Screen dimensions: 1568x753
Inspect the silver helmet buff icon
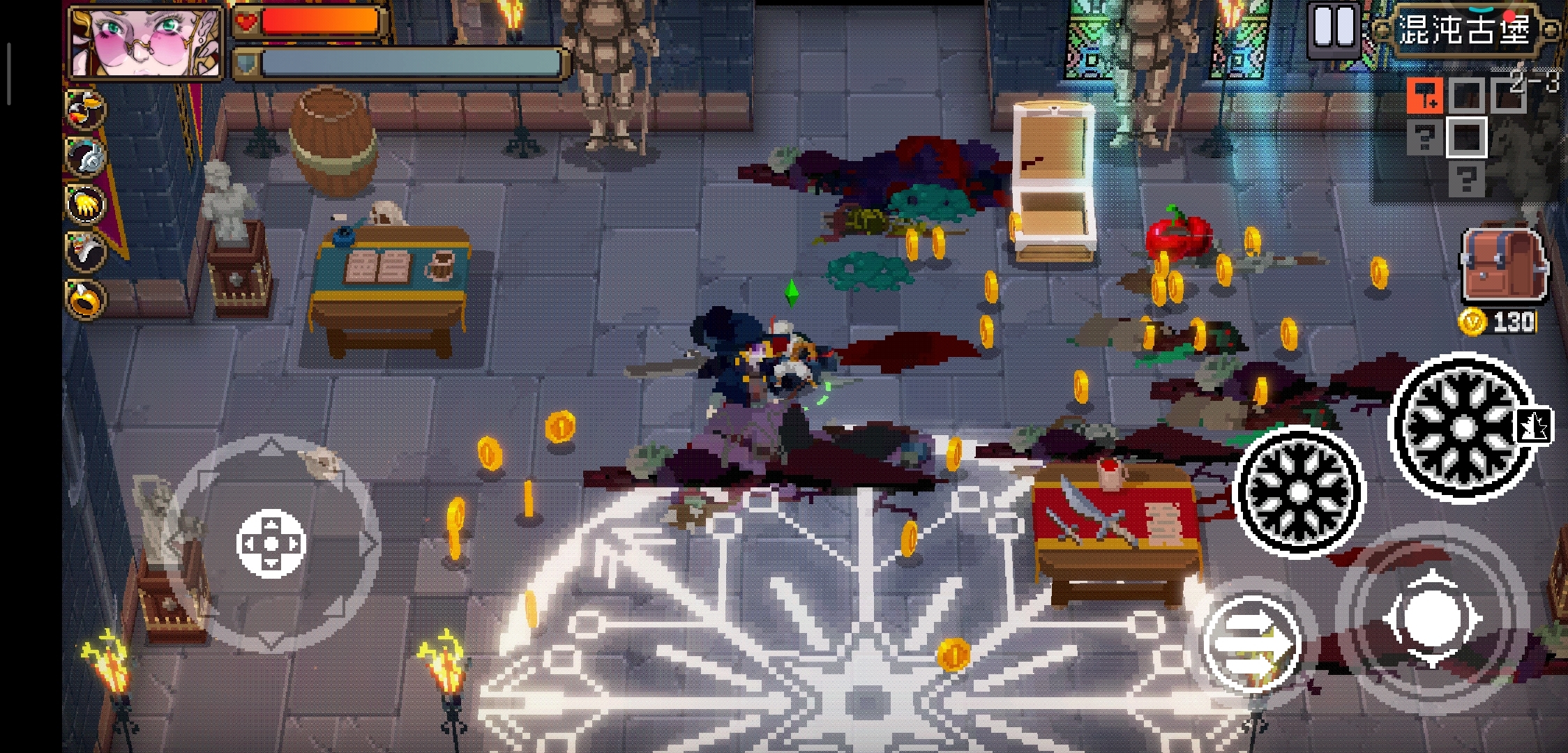[86, 156]
